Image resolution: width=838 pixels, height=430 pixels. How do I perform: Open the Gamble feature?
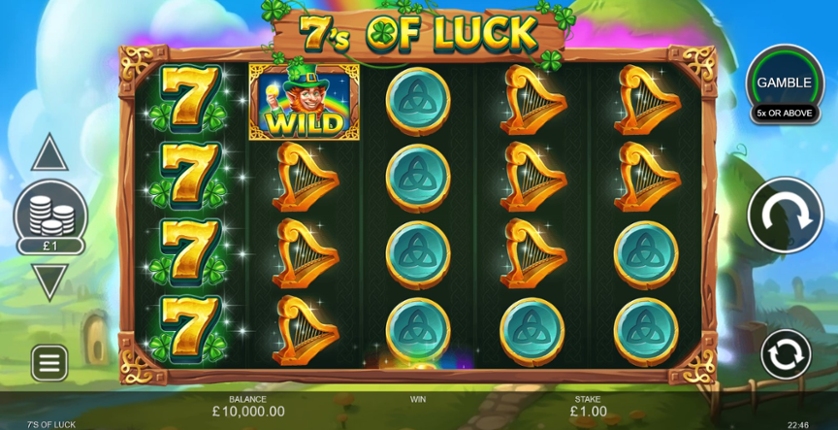pos(783,84)
